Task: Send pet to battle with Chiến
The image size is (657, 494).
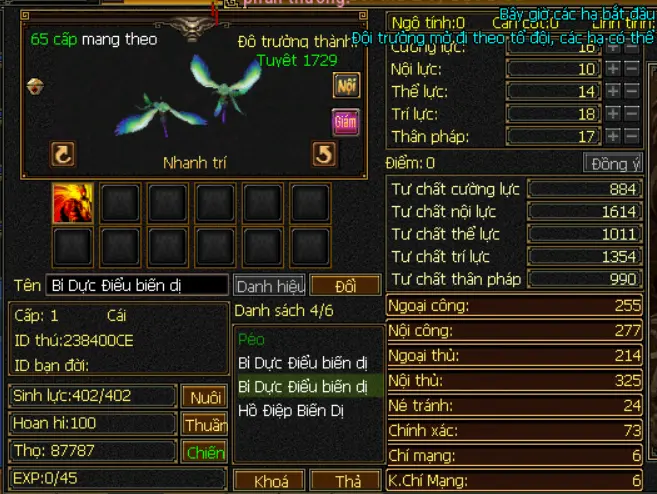Action: pos(204,453)
